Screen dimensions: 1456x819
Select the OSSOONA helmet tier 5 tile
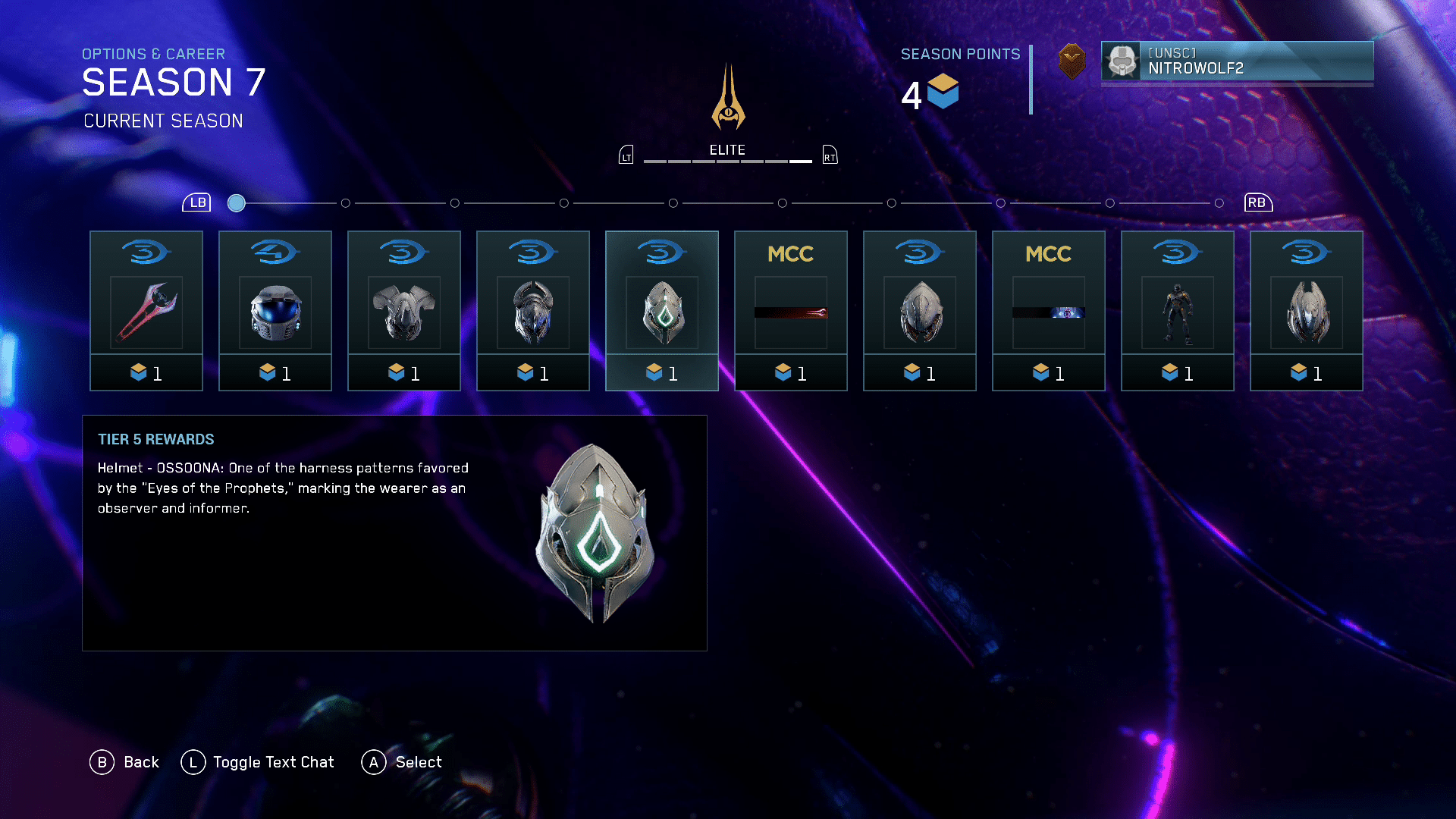662,311
